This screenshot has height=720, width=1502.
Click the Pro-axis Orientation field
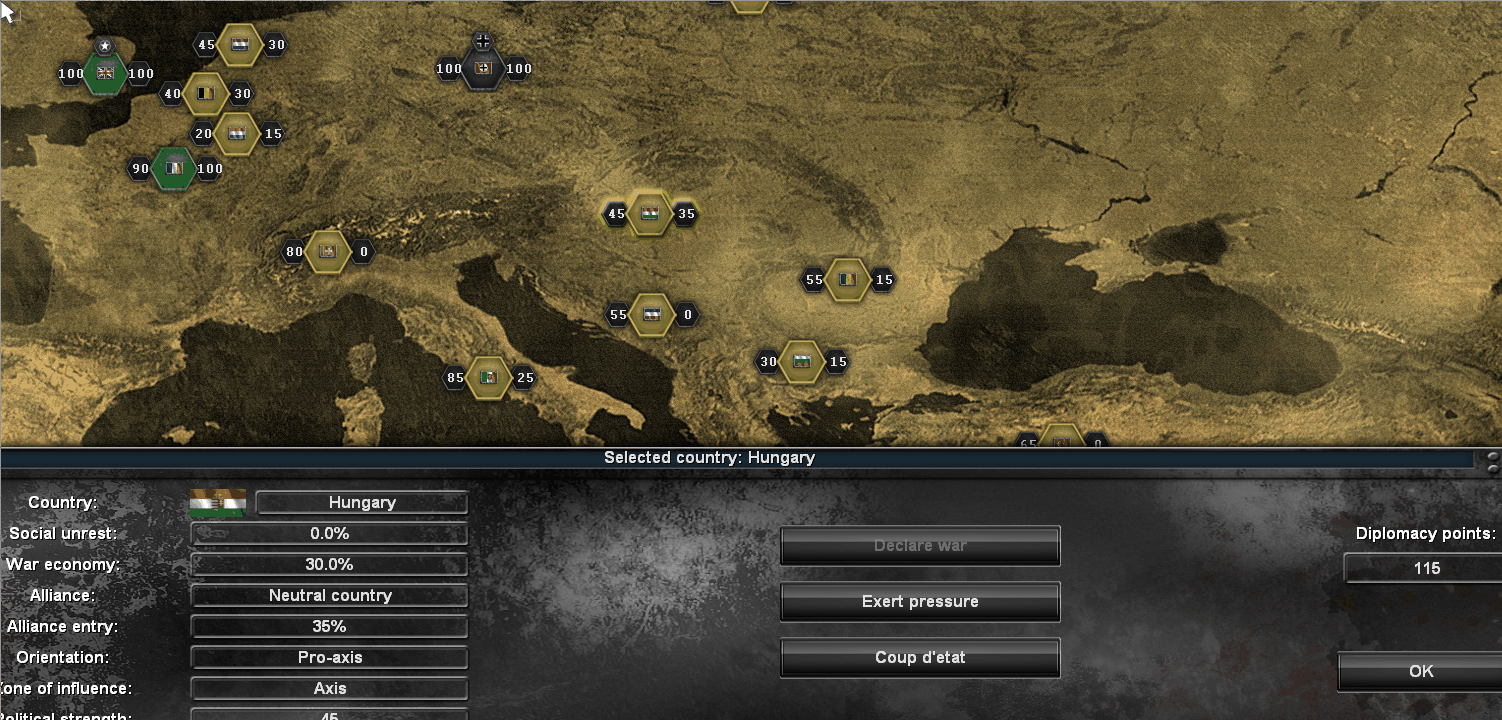tap(329, 657)
